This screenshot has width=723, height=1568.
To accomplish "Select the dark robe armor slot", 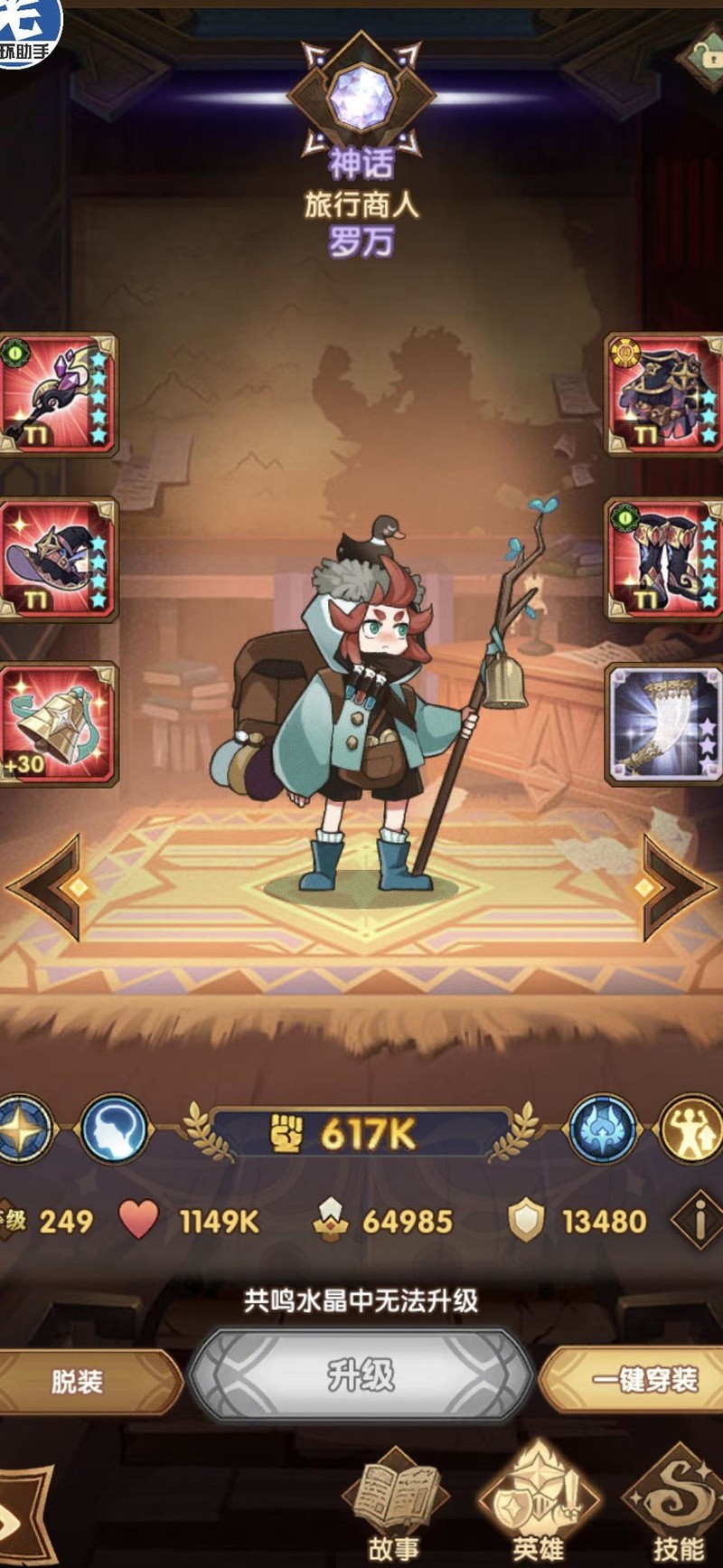I will click(664, 394).
